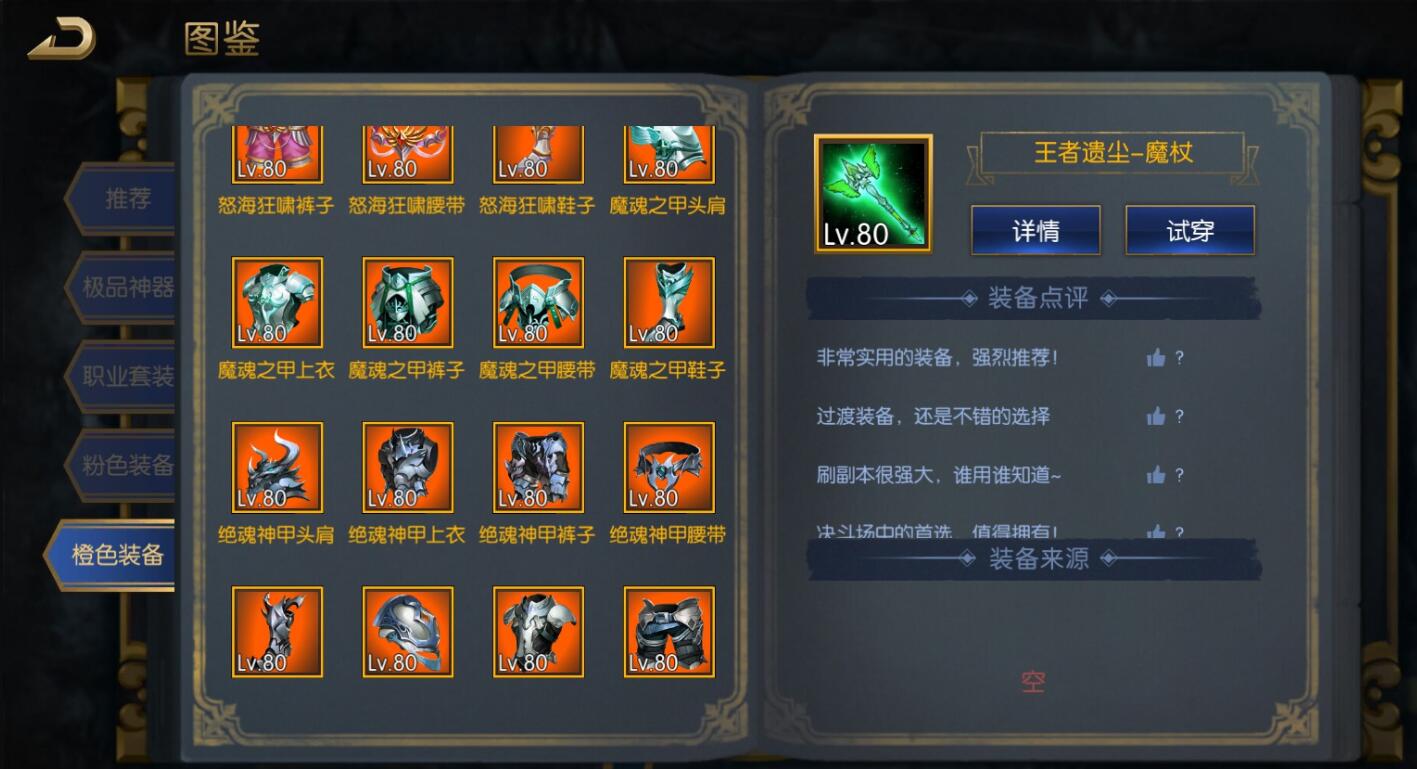Expand the 装备点评 section header
1417x769 pixels.
(x=1031, y=296)
